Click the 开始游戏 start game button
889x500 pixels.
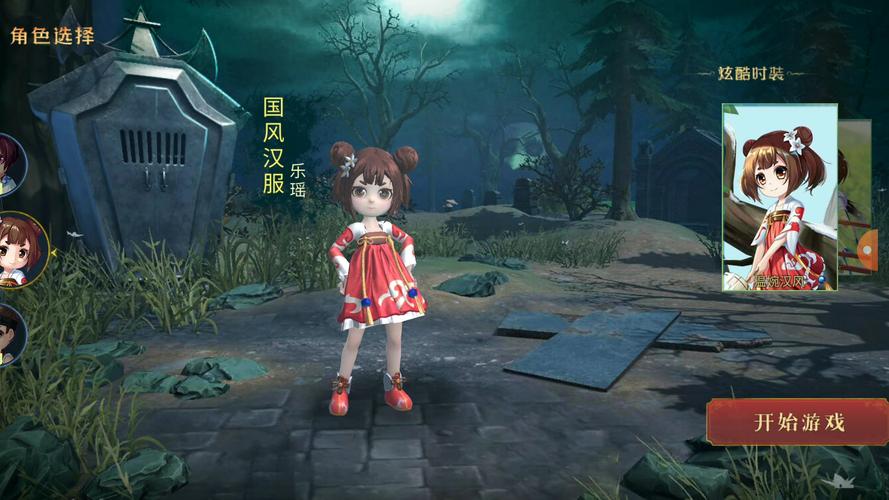coord(798,422)
